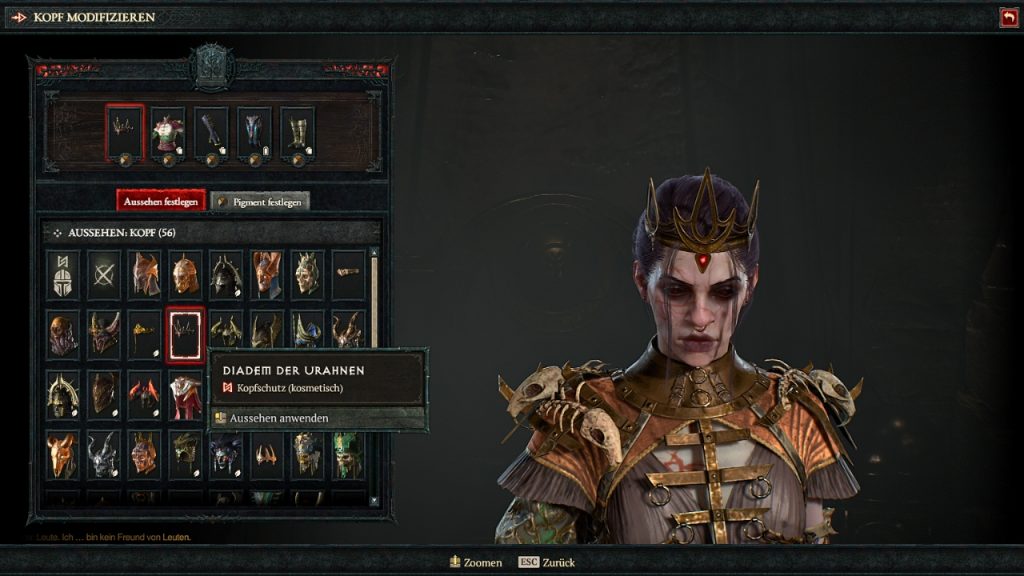Screen dimensions: 1024x576
Task: Choose the crossed-out no-helmet appearance
Action: (x=104, y=273)
